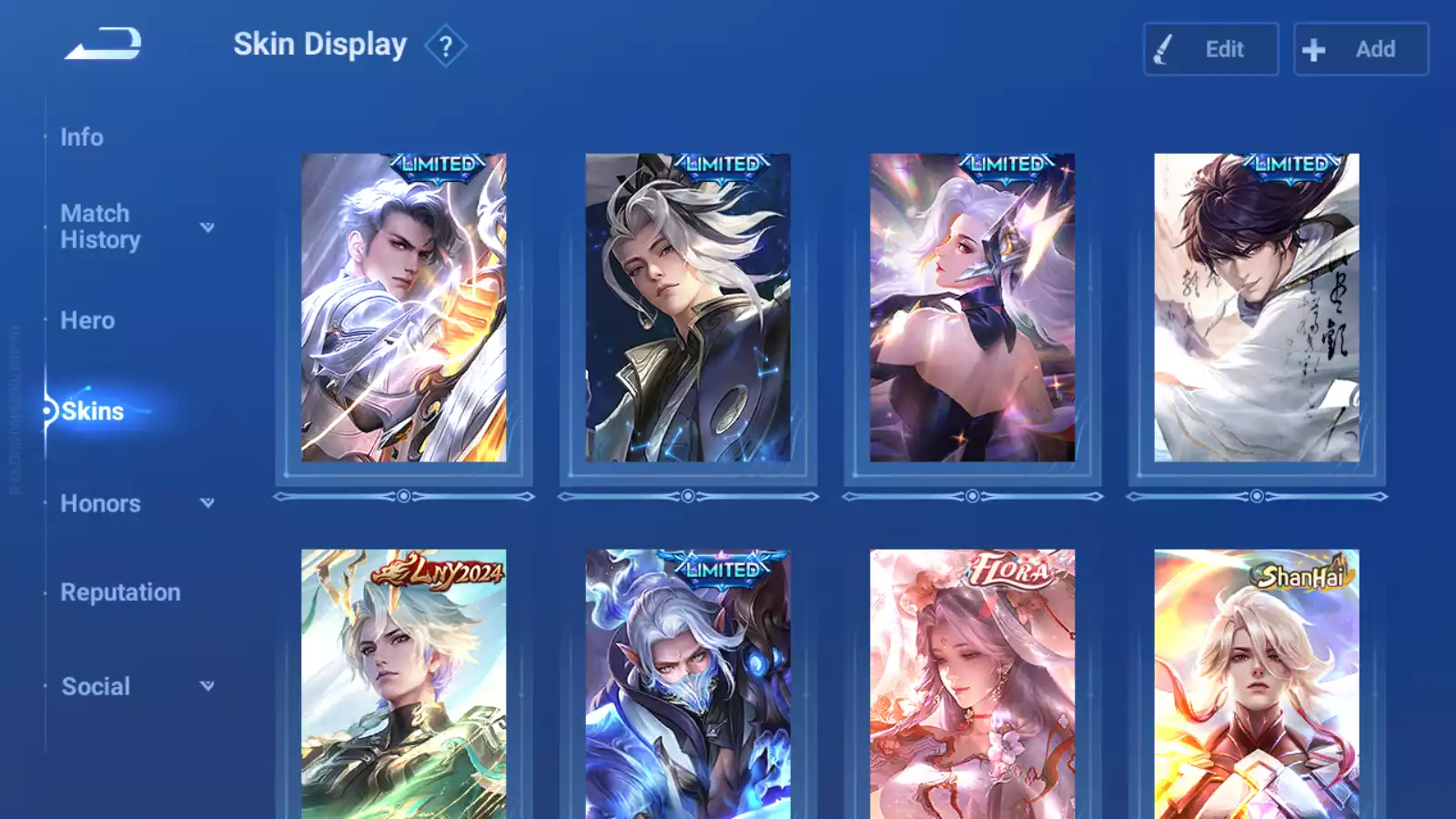Select the LNY2024 skin card
Screen dimensions: 1456x819
pyautogui.click(x=403, y=682)
